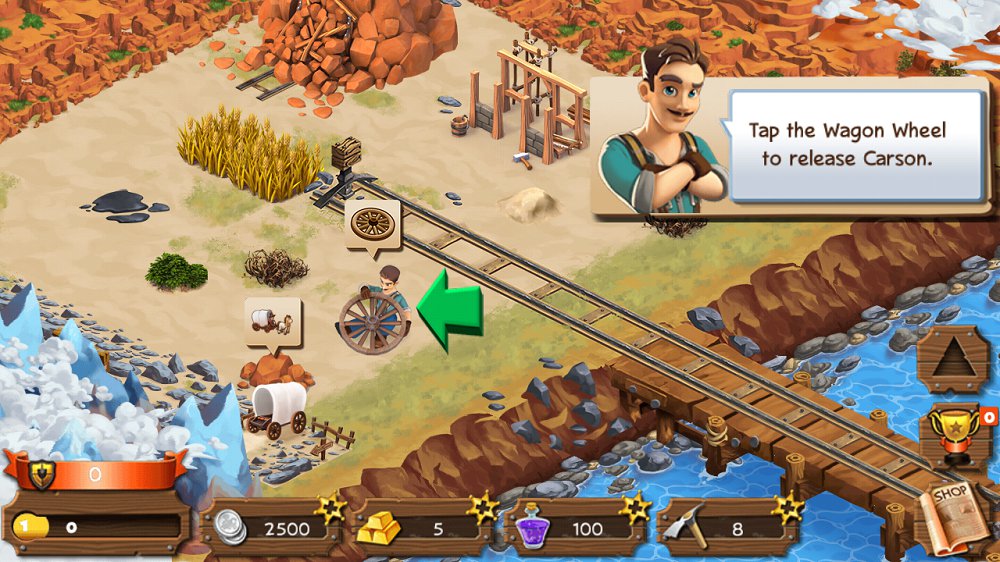Tap the wagon wheel bubble above Carson

[372, 224]
